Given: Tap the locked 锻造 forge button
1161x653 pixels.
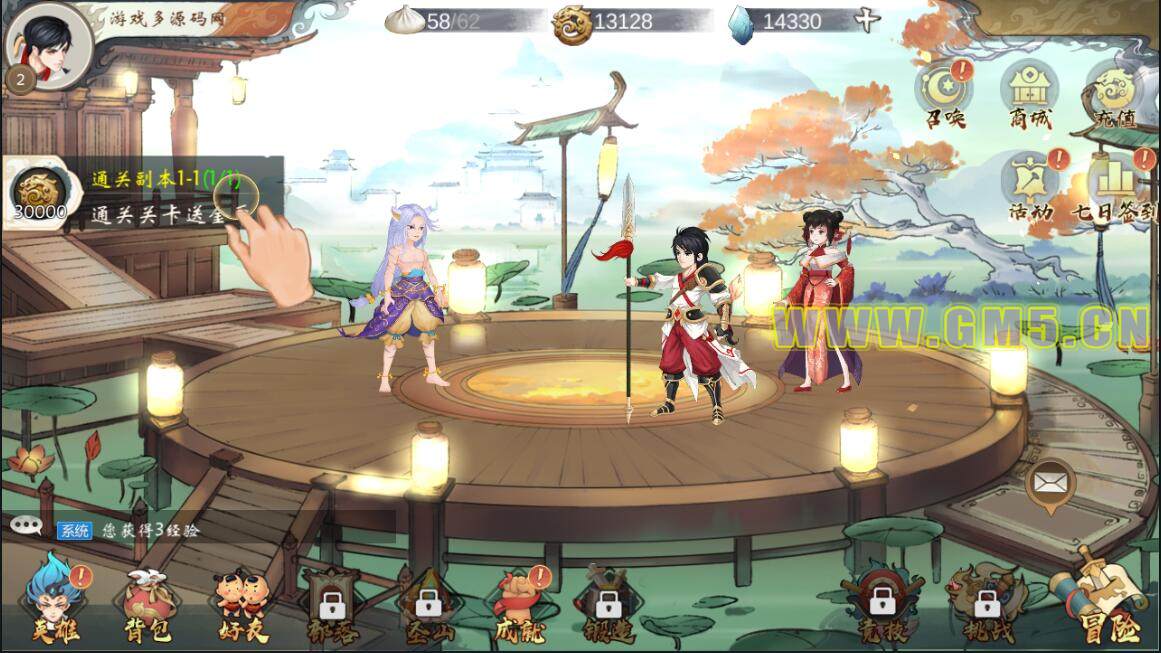Looking at the screenshot, I should click(x=608, y=605).
